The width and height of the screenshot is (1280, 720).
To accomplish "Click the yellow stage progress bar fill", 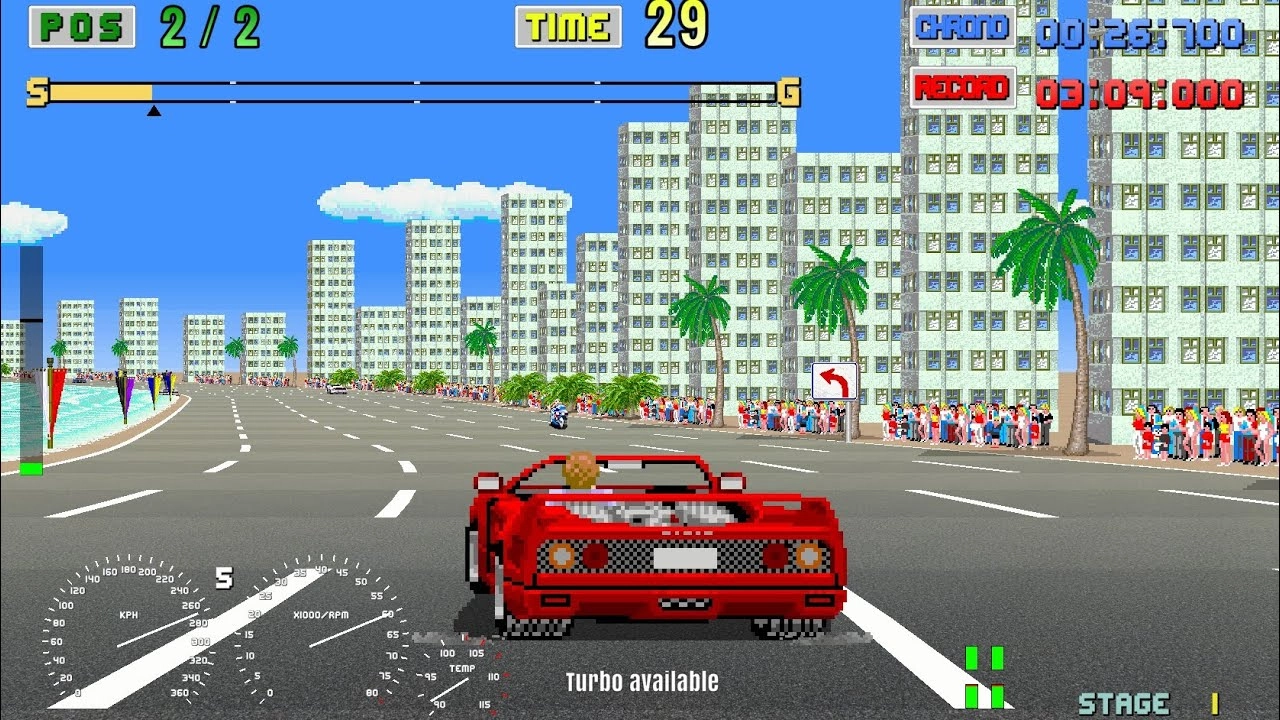I will coord(100,91).
